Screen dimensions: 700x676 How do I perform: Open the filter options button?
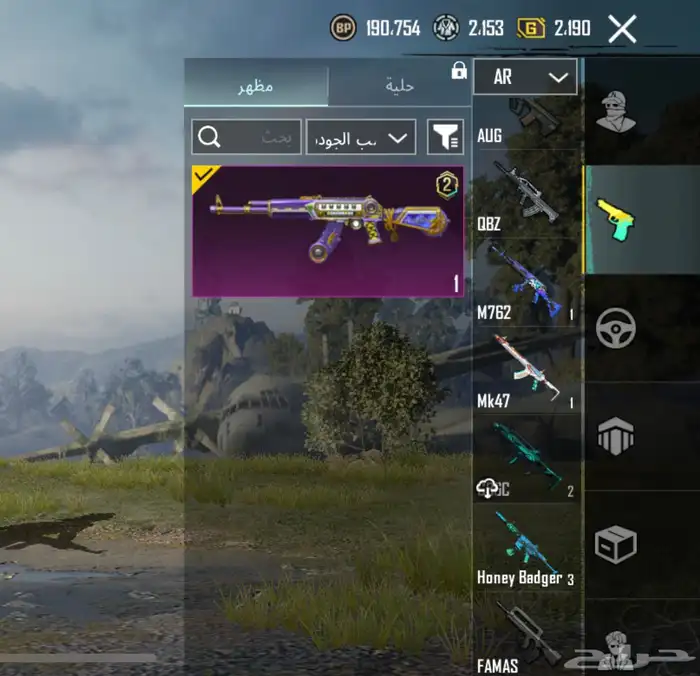pos(445,136)
